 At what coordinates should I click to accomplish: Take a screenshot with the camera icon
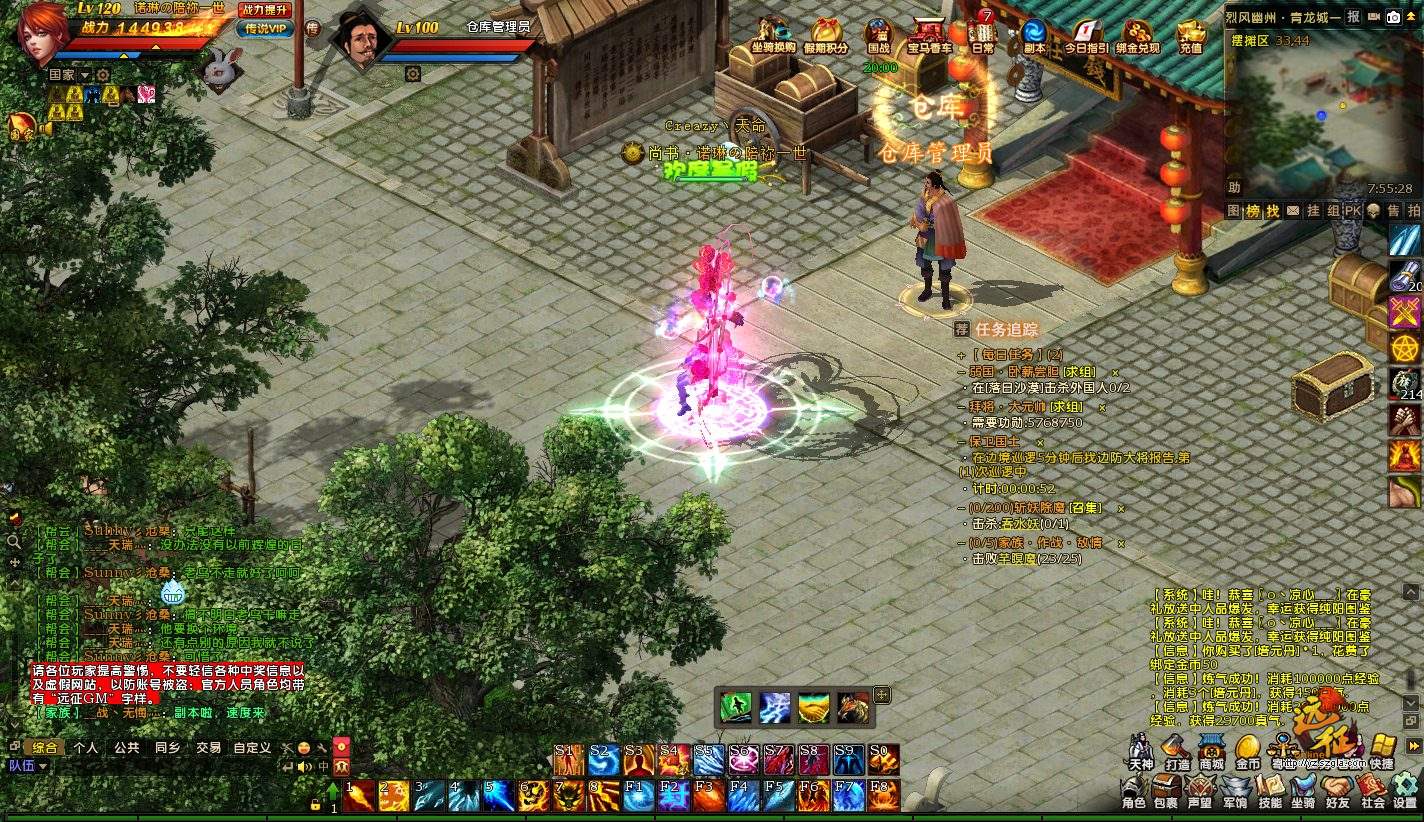pyautogui.click(x=1393, y=17)
